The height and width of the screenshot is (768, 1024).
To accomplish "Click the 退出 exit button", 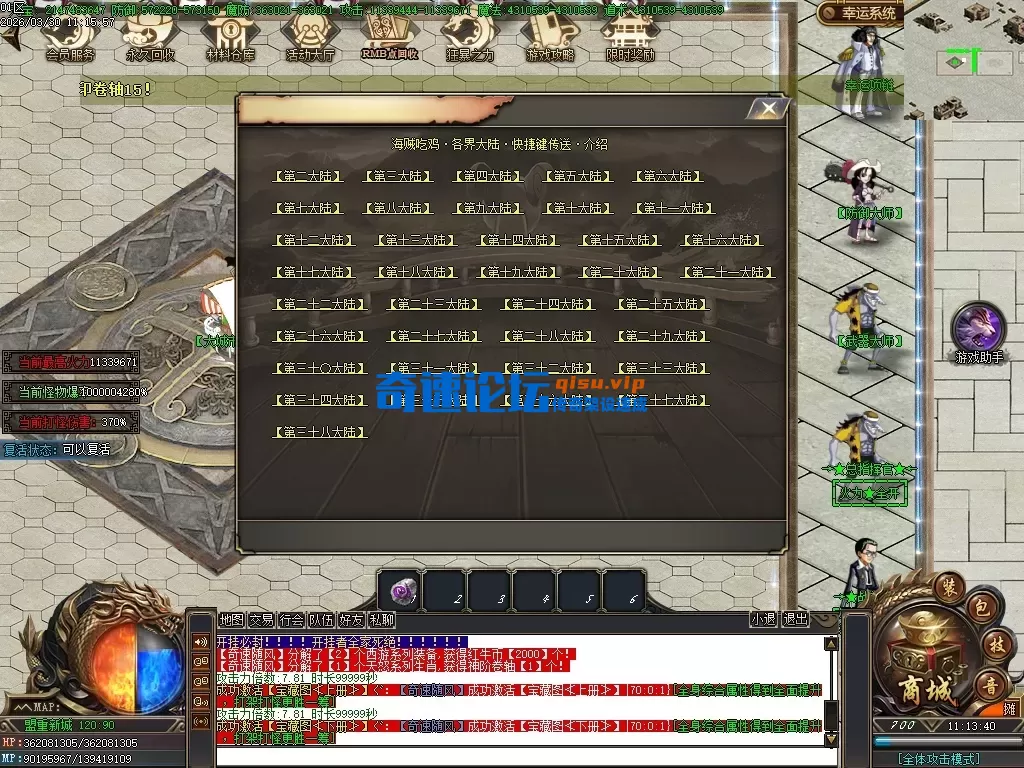I will [x=795, y=620].
